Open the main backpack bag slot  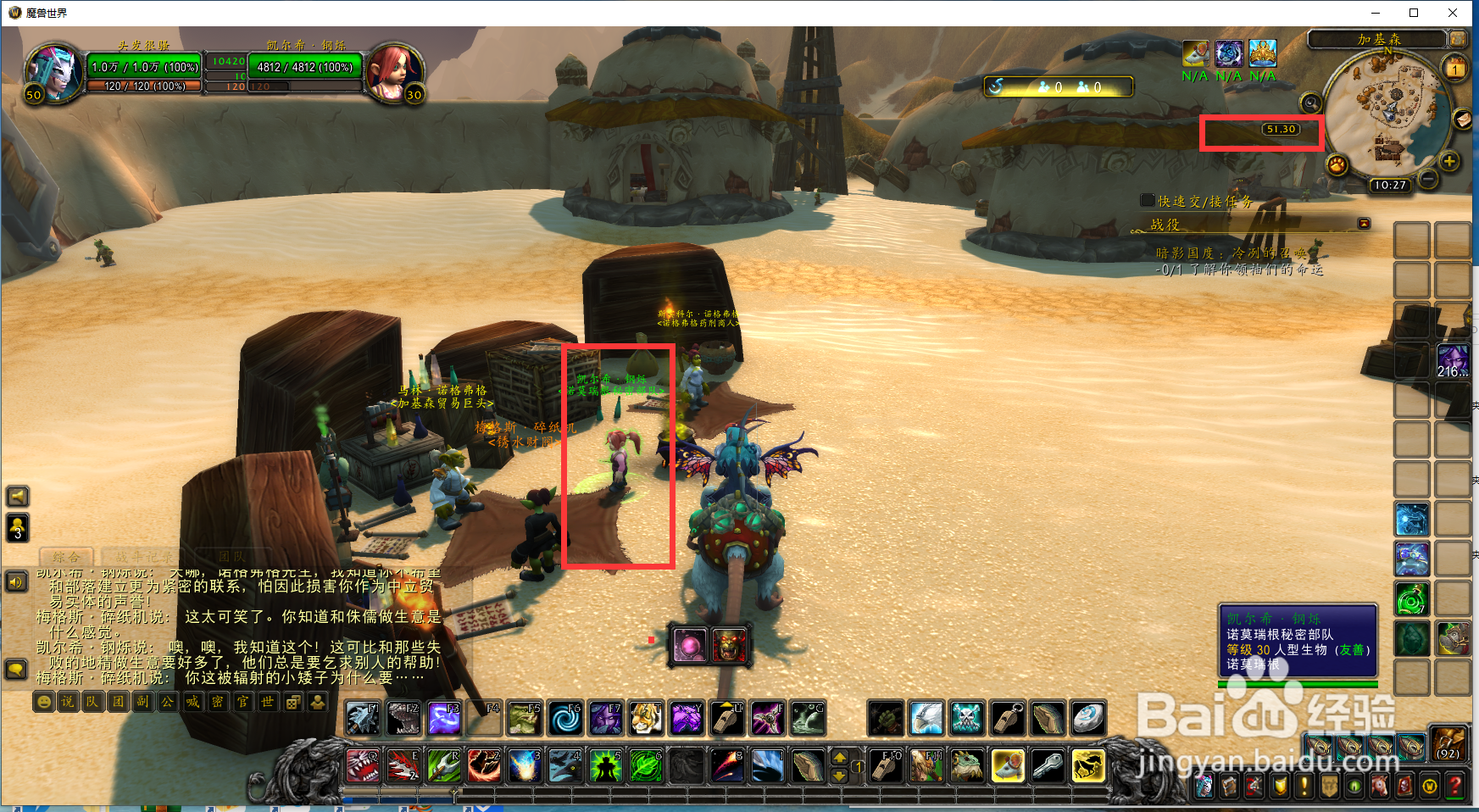click(1448, 744)
